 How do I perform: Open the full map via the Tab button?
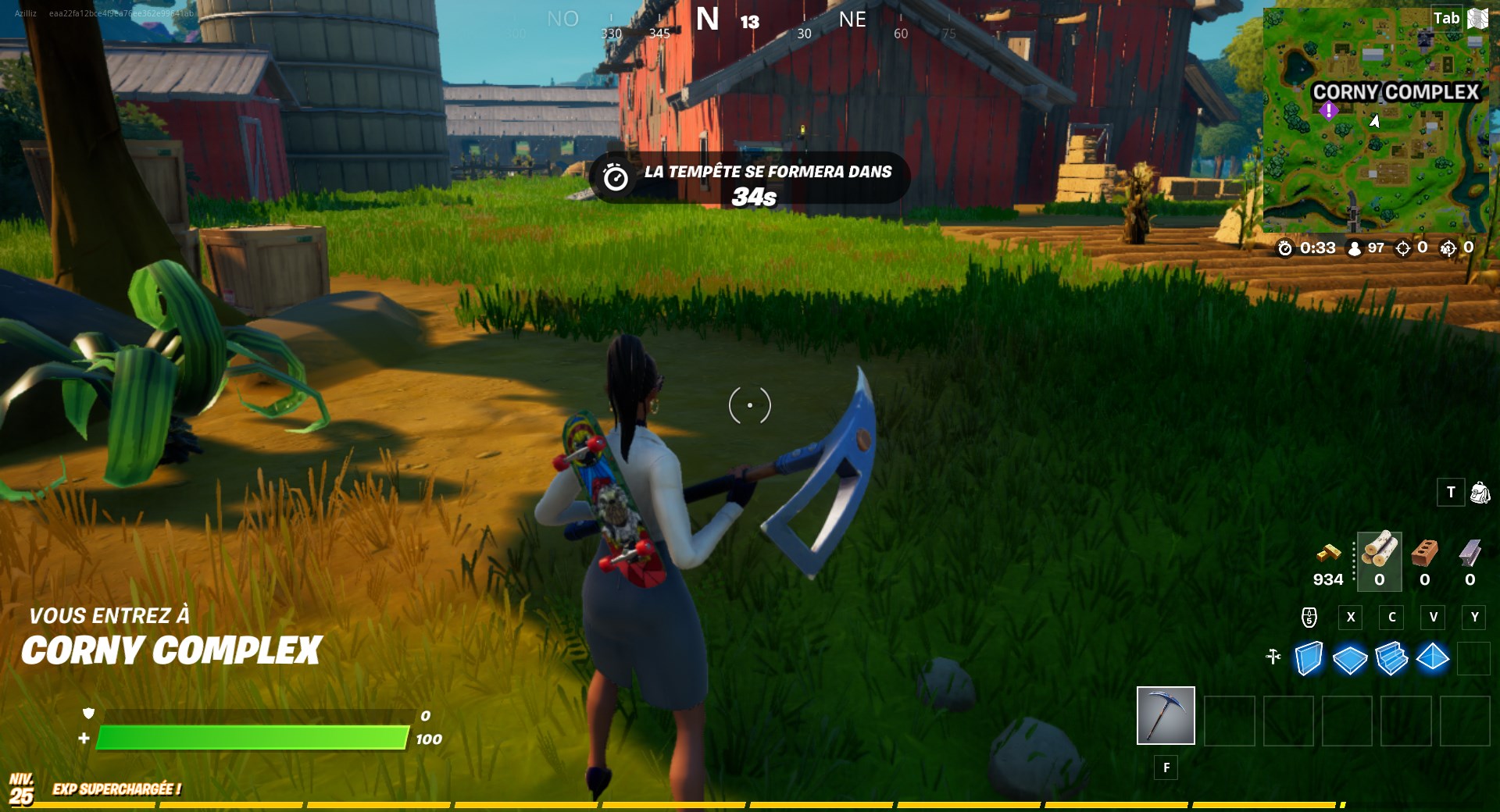coord(1445,18)
